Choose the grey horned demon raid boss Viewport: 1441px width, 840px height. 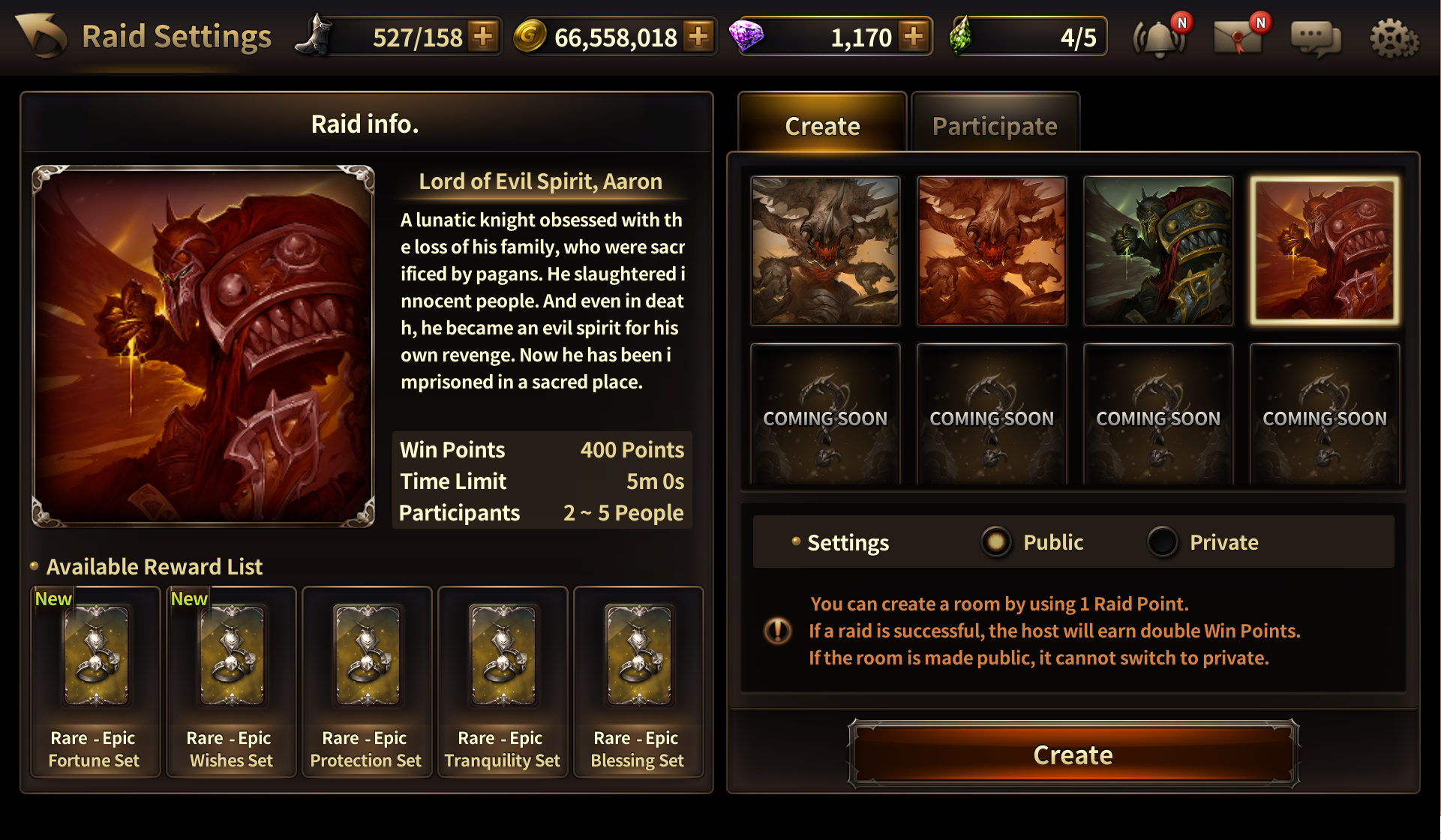click(825, 250)
